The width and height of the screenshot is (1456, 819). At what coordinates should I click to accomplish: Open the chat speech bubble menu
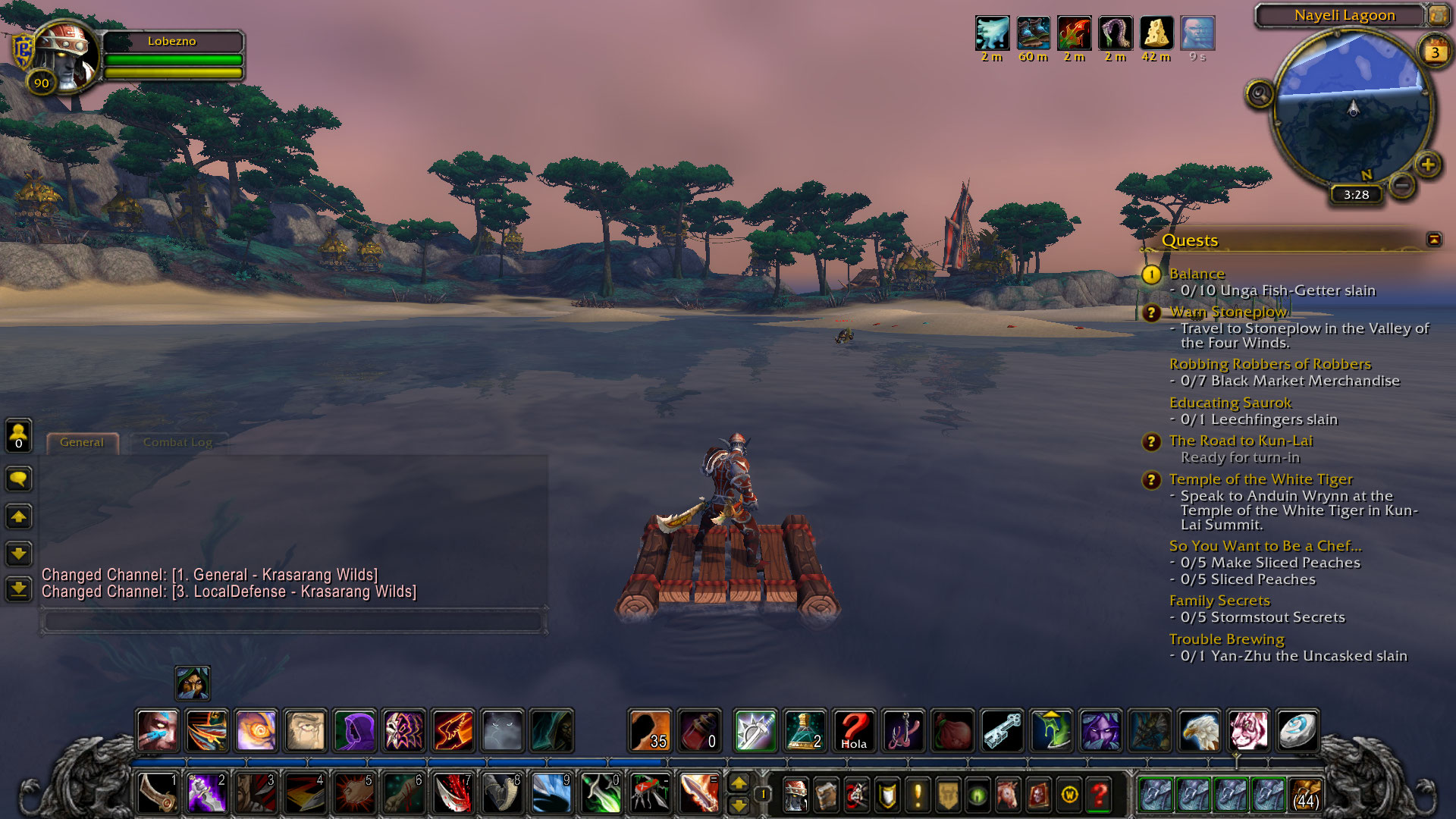click(19, 479)
